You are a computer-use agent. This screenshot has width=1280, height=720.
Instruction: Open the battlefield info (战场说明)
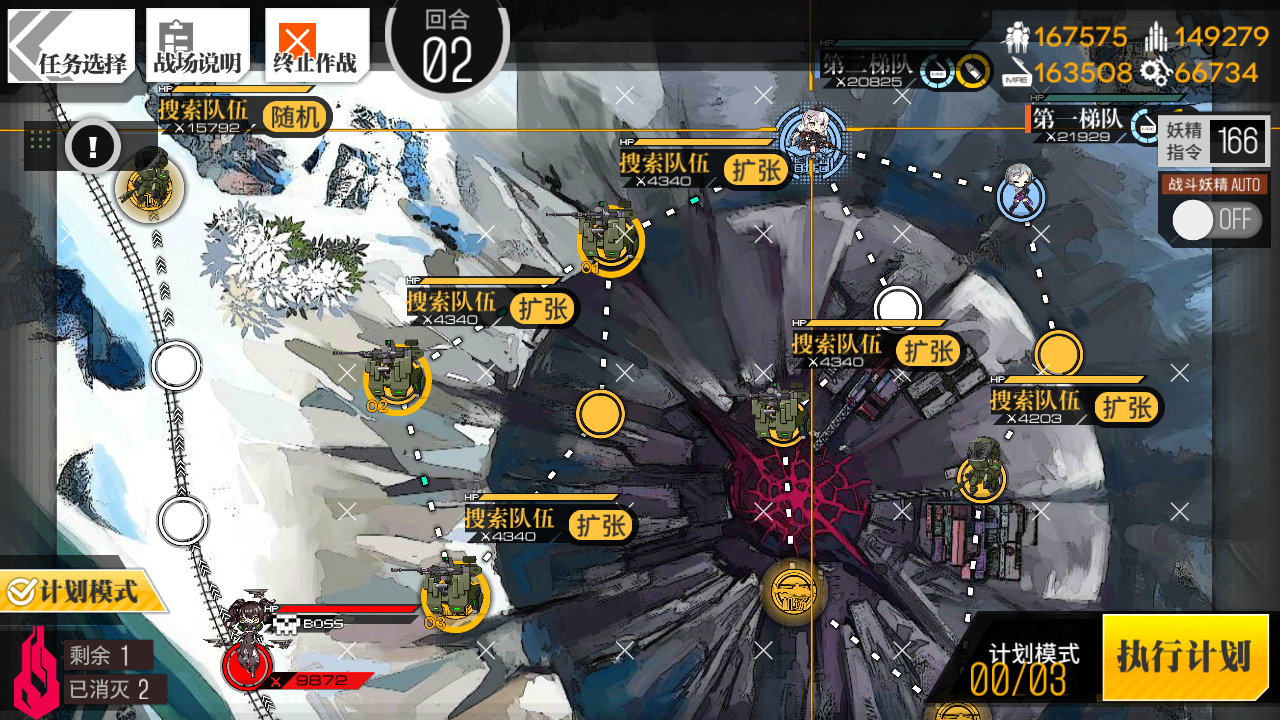point(197,46)
